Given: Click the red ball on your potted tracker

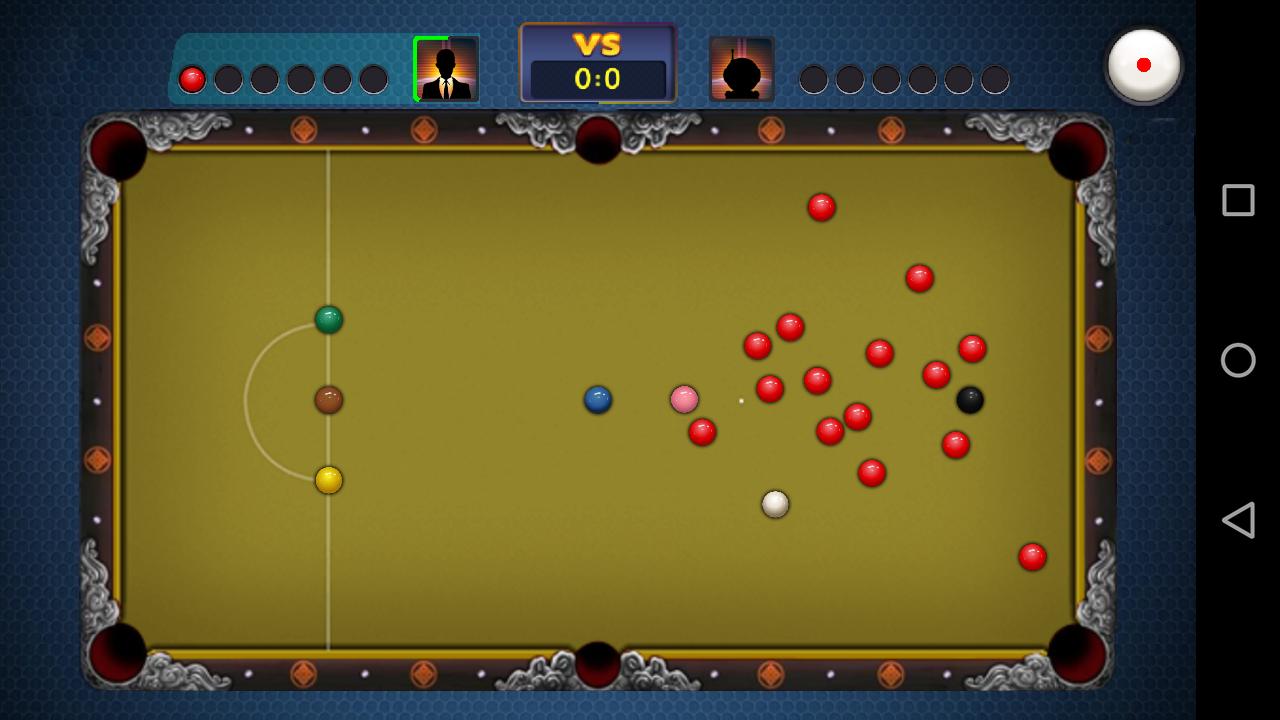Looking at the screenshot, I should pos(190,77).
